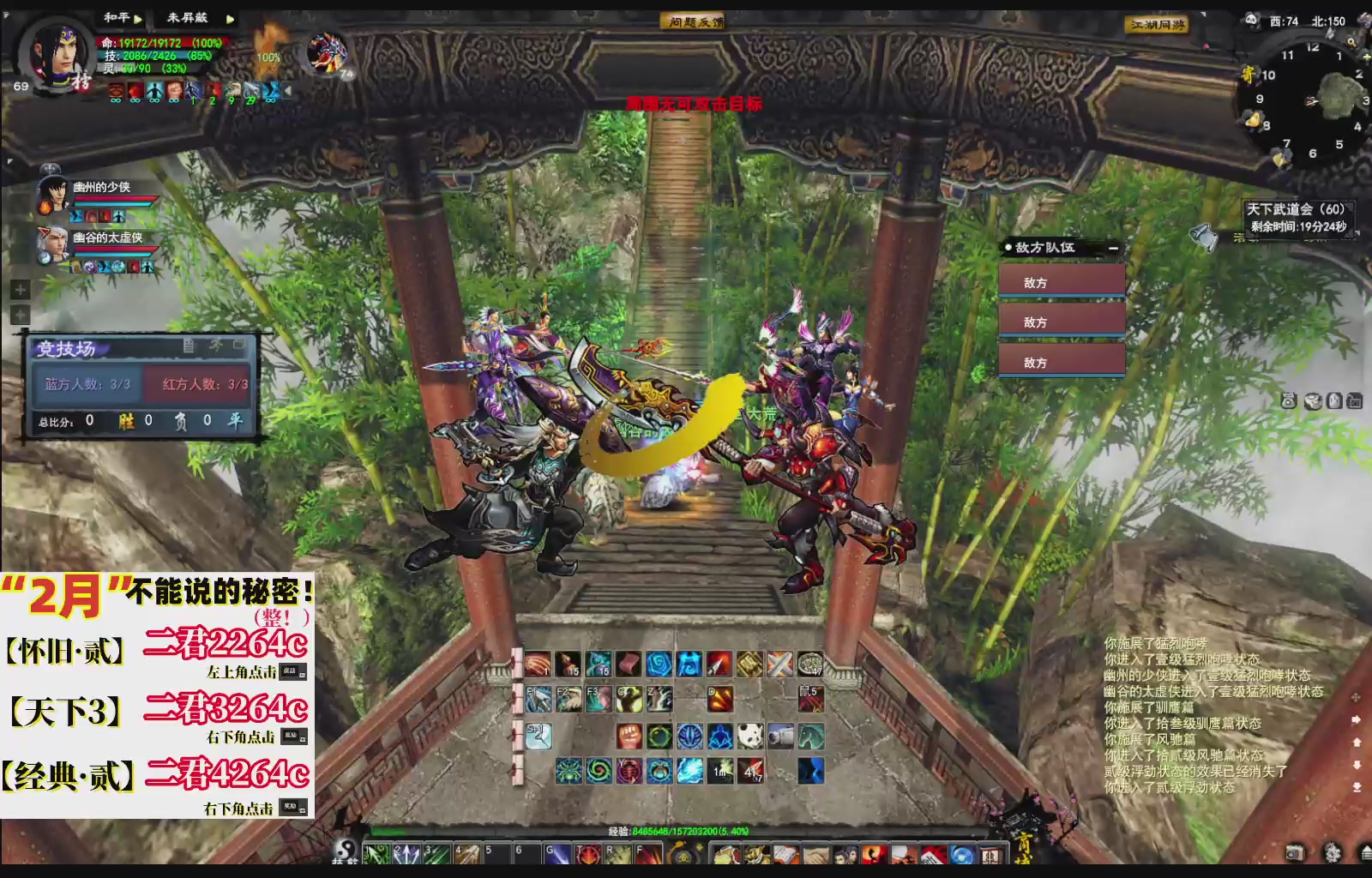This screenshot has height=878, width=1372.
Task: Expand the arrow next to 未屏蔽
Action: pos(230,19)
